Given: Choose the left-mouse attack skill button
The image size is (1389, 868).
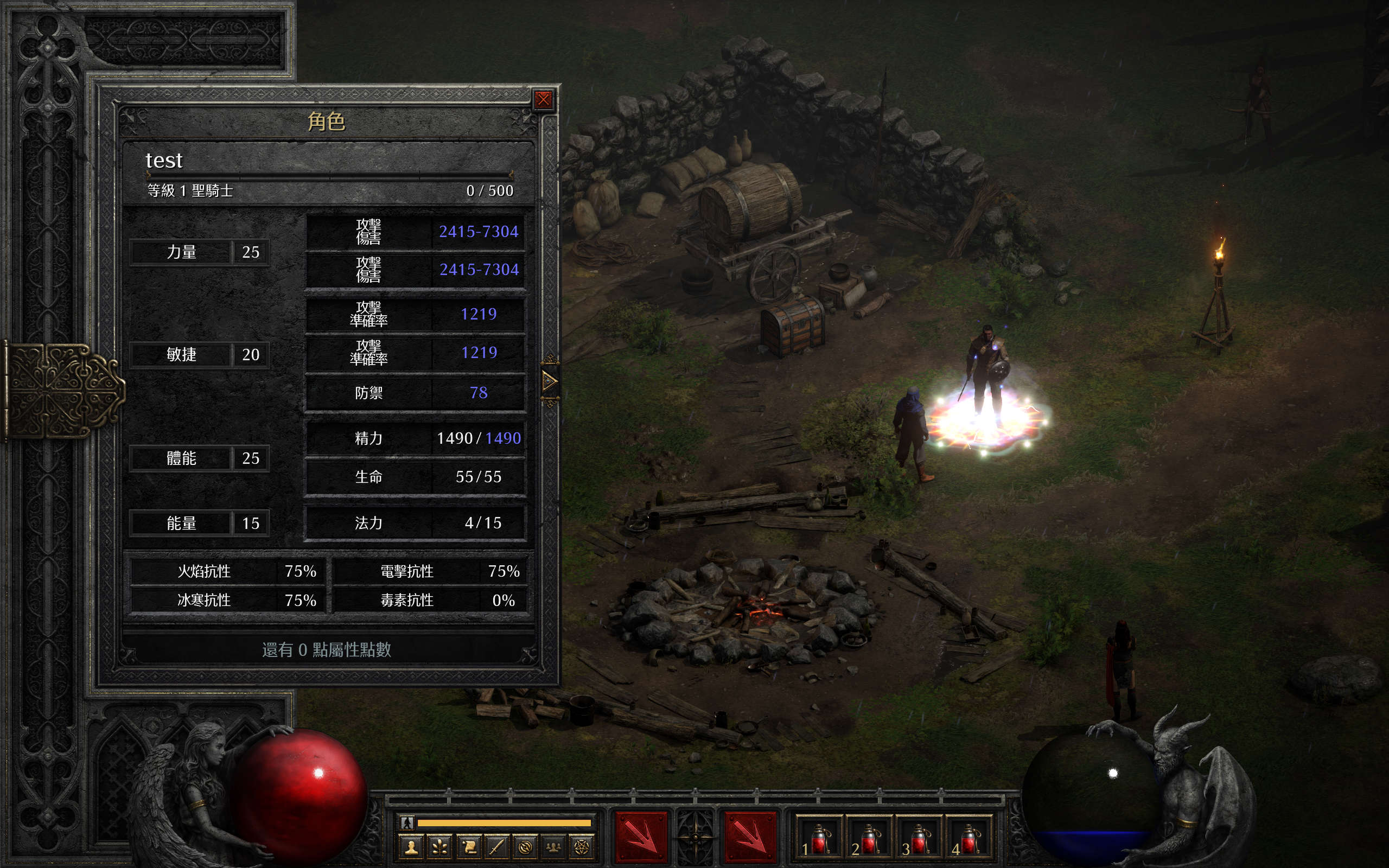Looking at the screenshot, I should click(642, 838).
